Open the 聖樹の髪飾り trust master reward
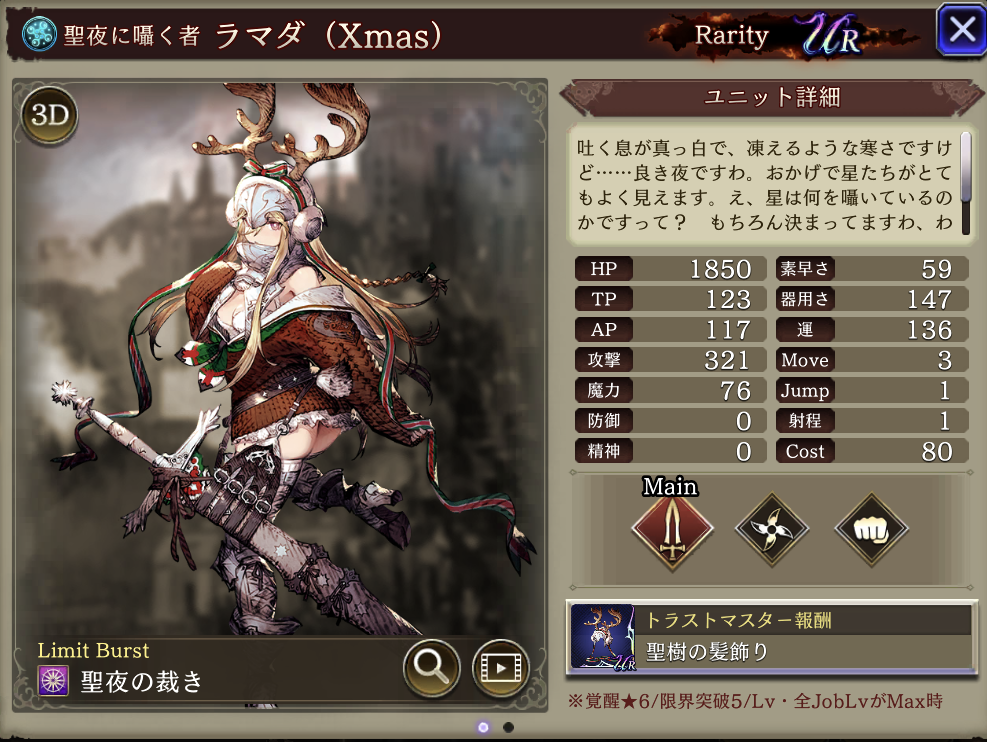Screen dimensions: 987x742 point(769,637)
